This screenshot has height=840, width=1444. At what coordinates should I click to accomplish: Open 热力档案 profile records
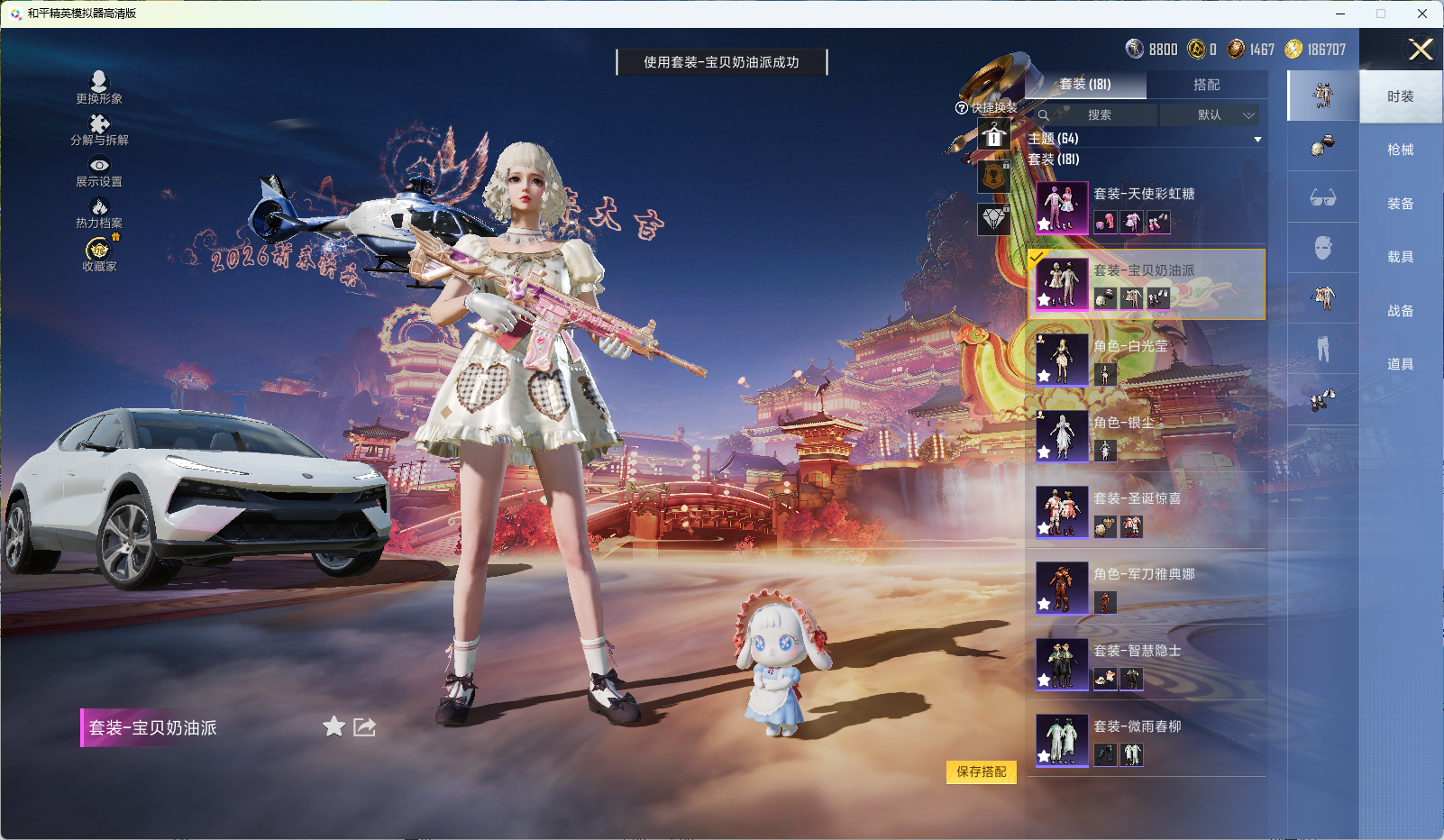(100, 215)
